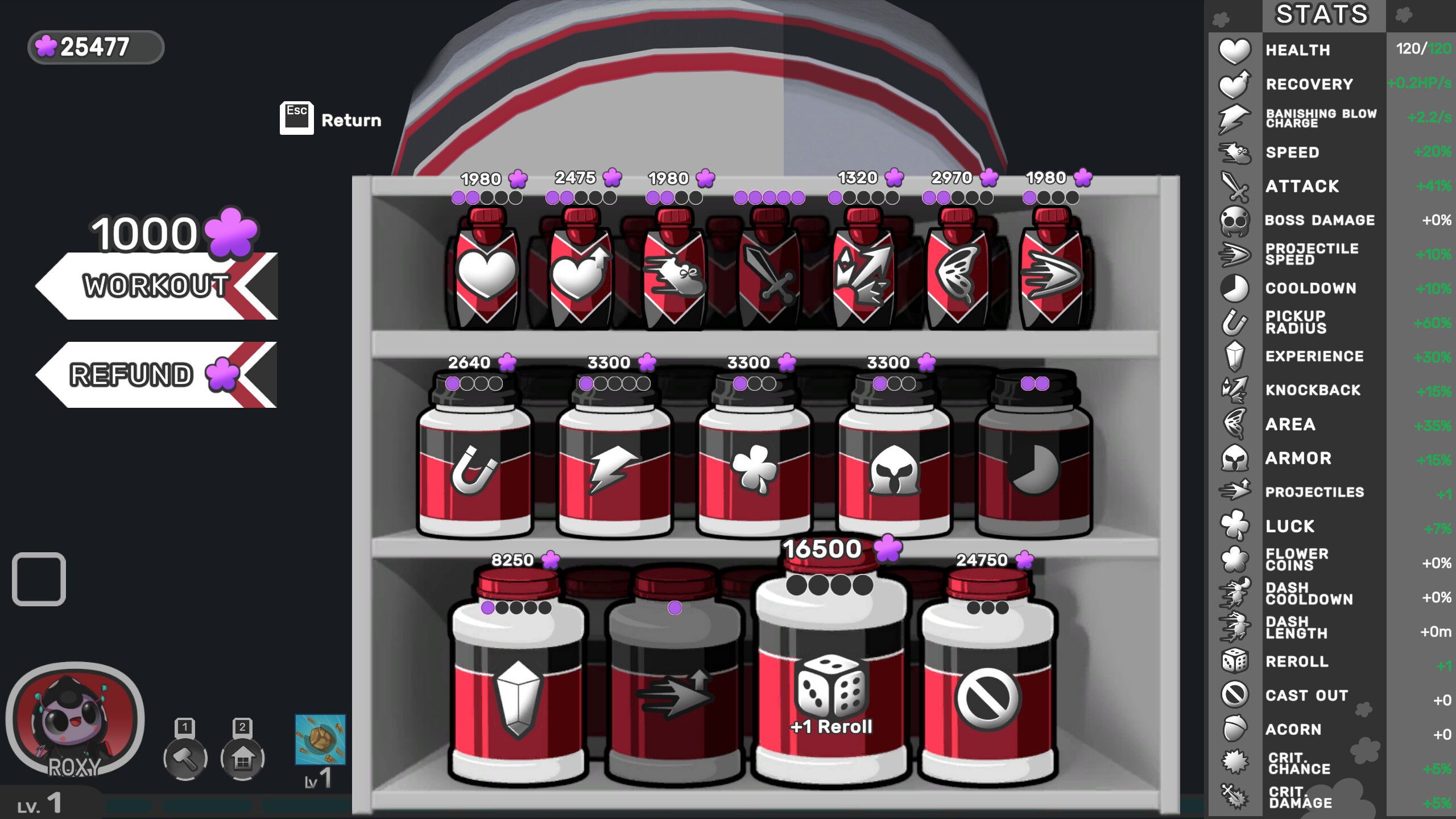Select the Recovery bottle with heart-arrow icon
1456x819 pixels.
coord(580,273)
